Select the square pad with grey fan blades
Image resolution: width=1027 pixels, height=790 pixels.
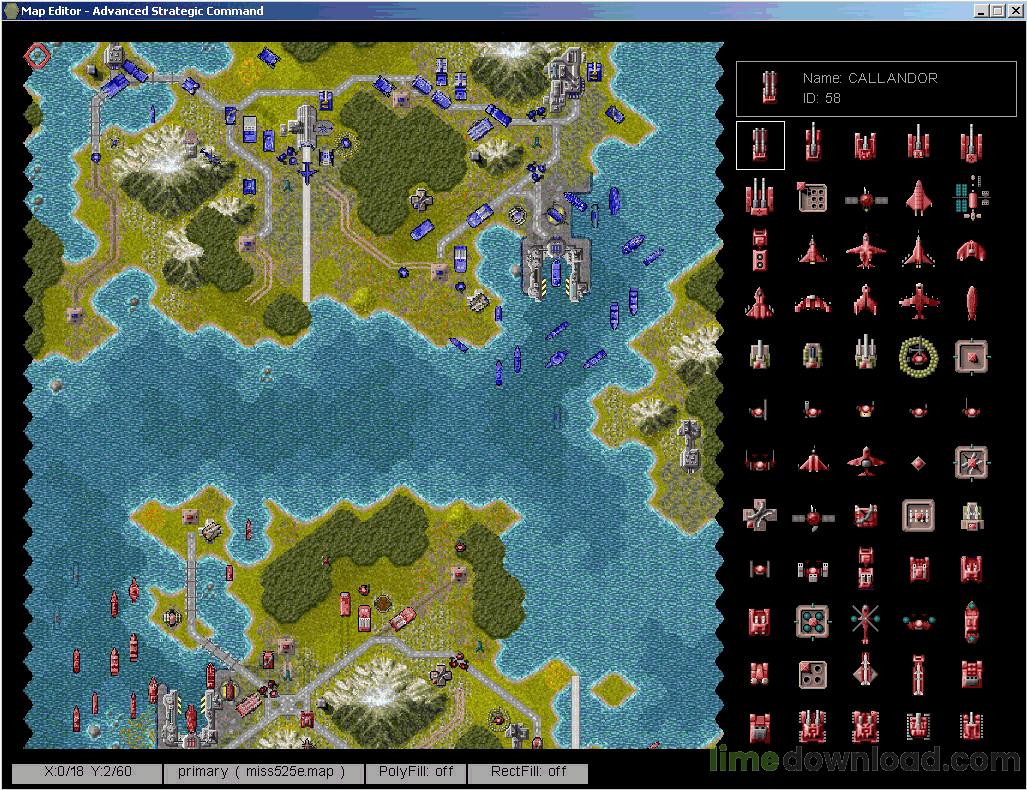click(x=970, y=462)
